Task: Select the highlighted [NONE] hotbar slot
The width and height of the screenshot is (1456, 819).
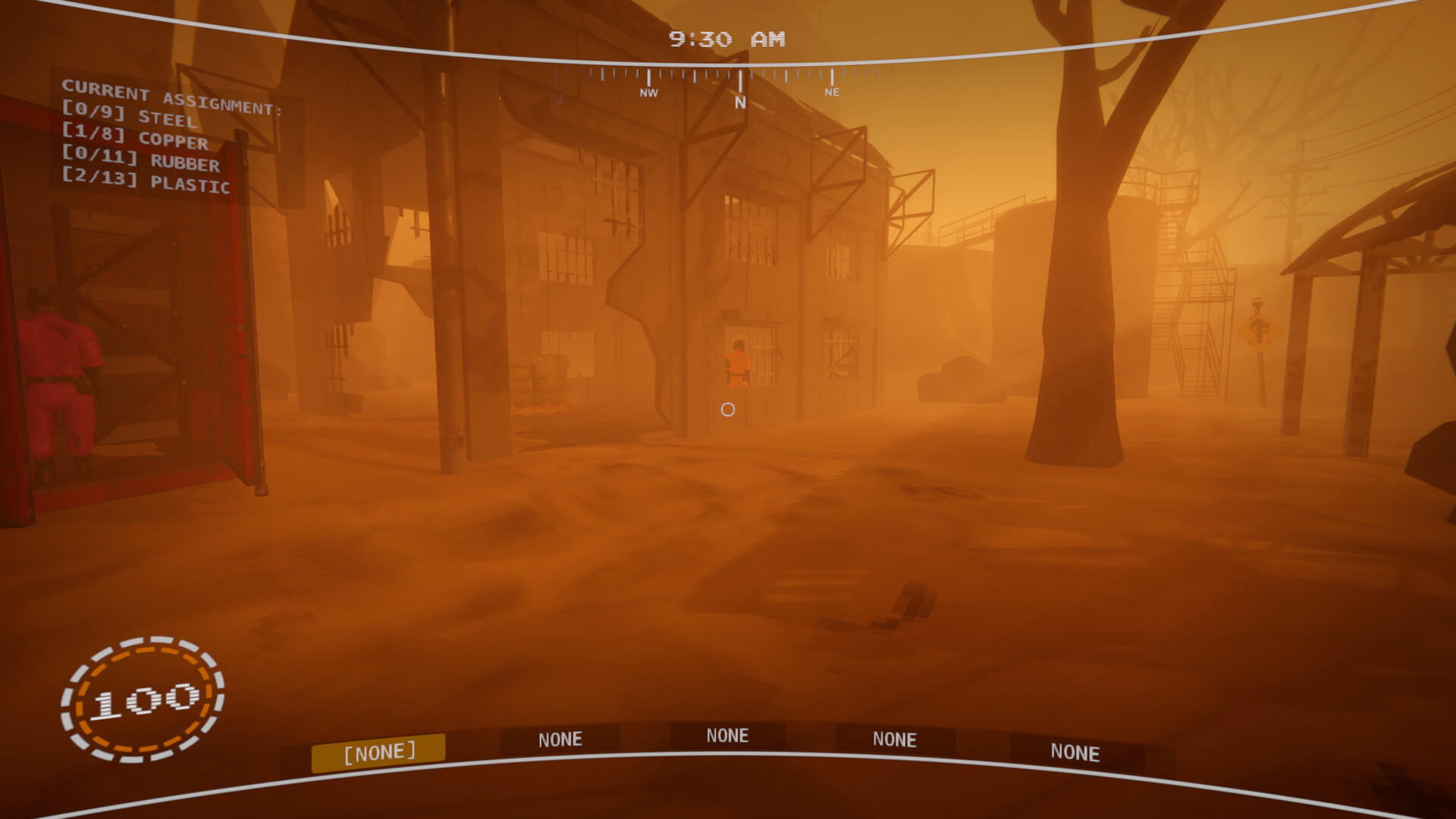Action: [381, 751]
